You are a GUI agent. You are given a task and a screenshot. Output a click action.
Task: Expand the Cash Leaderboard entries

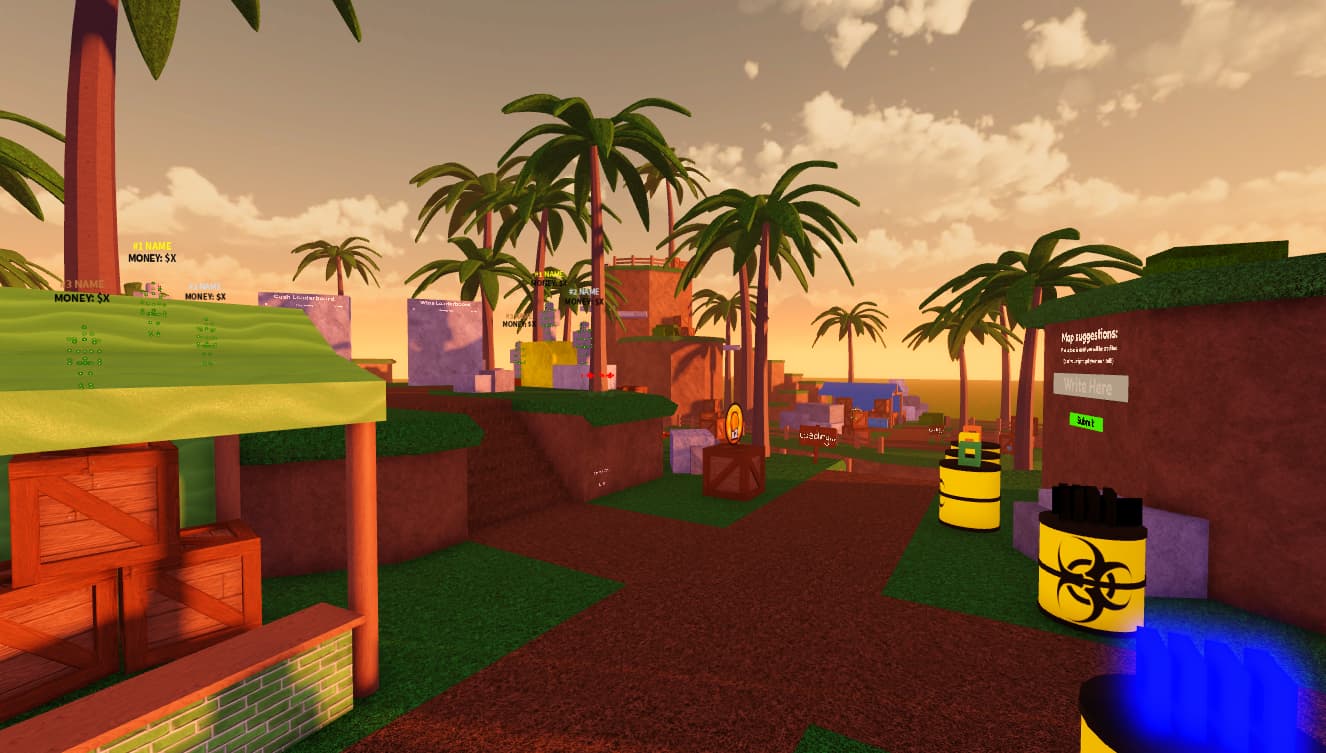[x=305, y=297]
